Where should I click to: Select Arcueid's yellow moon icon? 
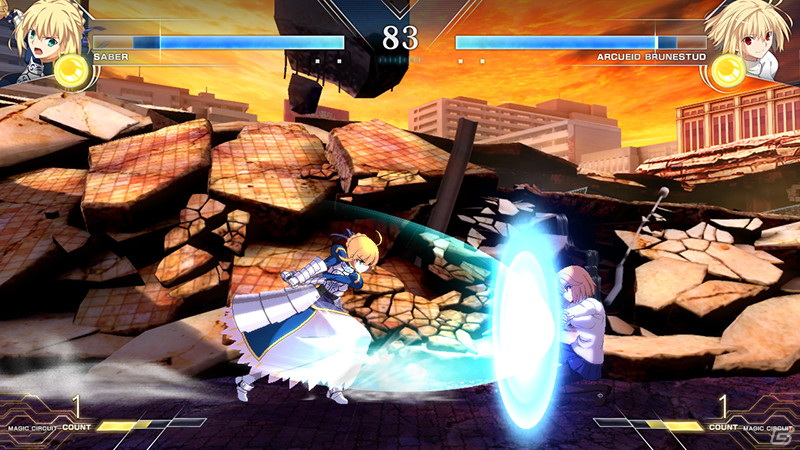click(729, 70)
